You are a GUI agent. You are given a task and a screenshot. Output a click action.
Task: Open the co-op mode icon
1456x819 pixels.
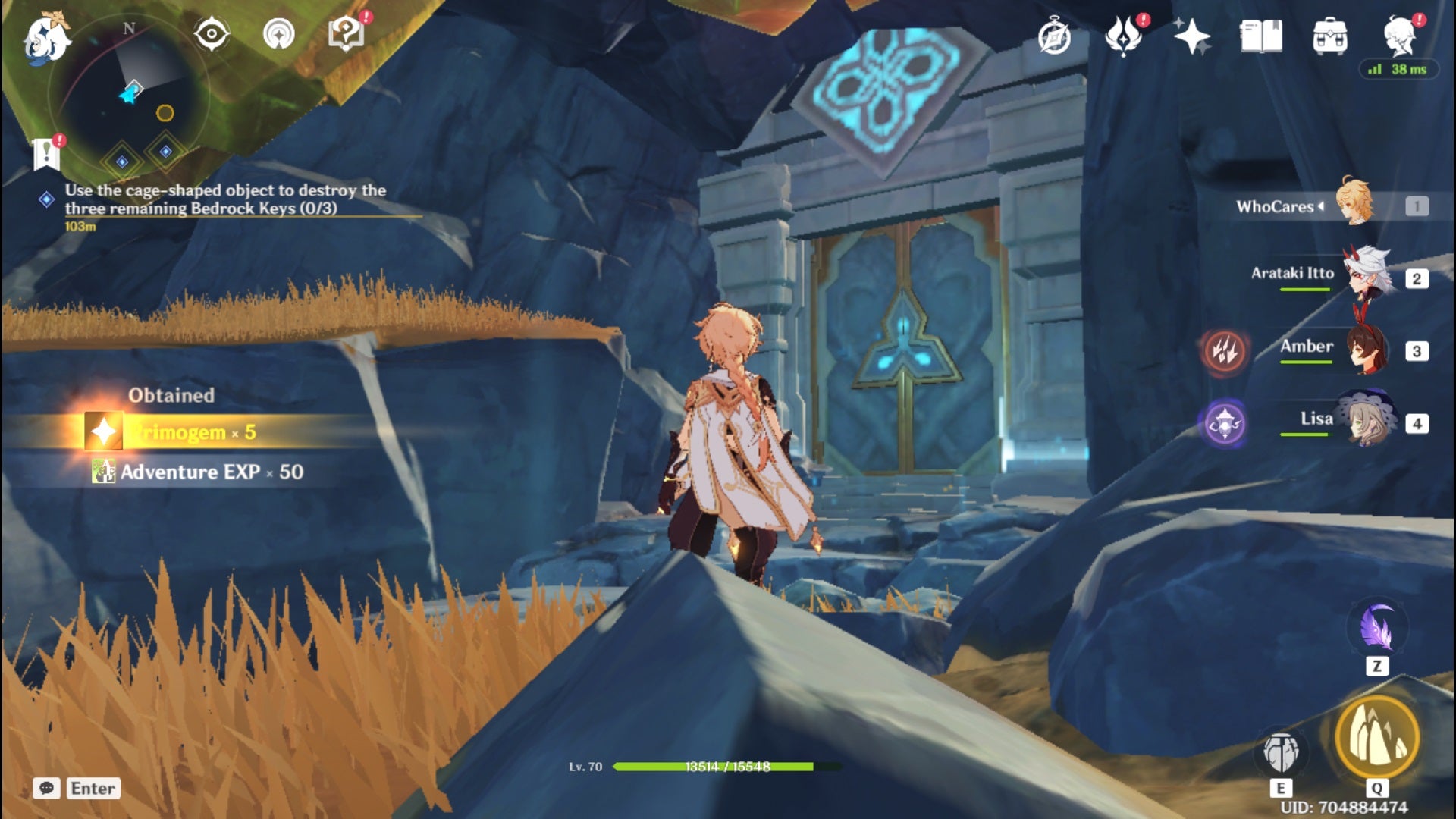coord(278,34)
